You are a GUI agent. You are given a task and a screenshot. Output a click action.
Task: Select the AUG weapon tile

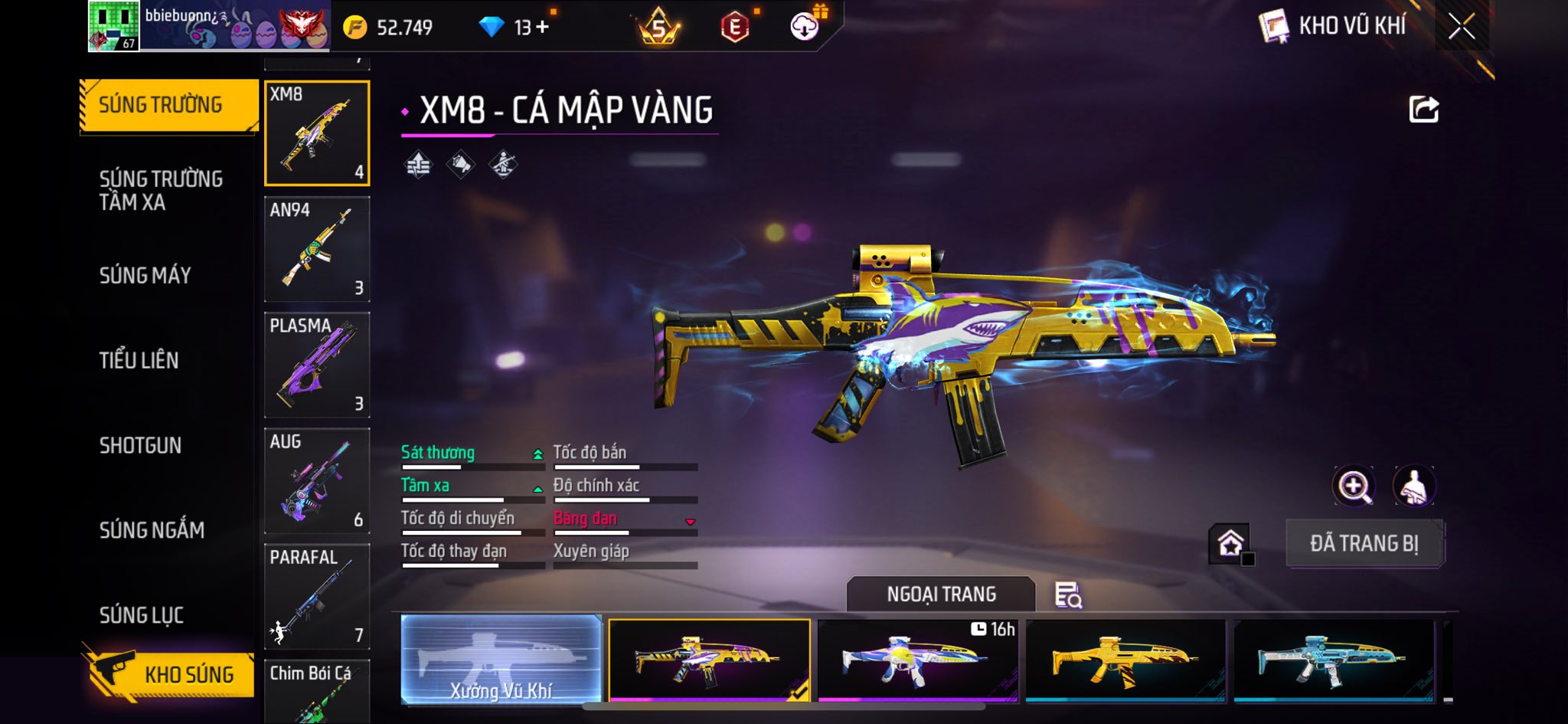(x=317, y=480)
